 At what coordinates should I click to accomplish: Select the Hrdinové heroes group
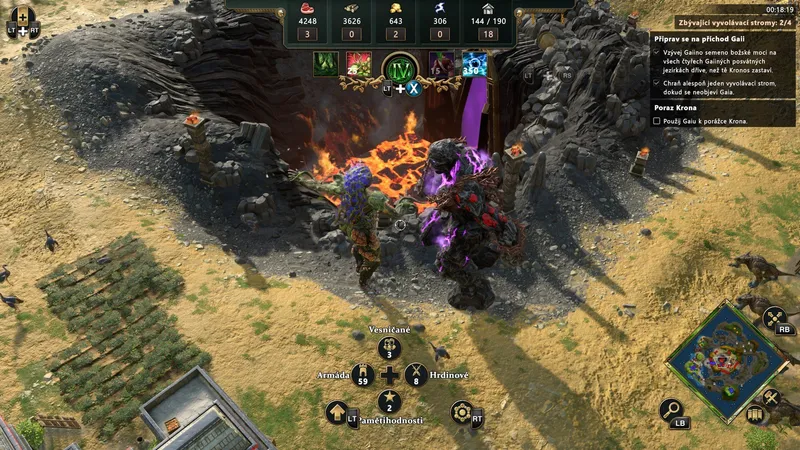pos(416,376)
